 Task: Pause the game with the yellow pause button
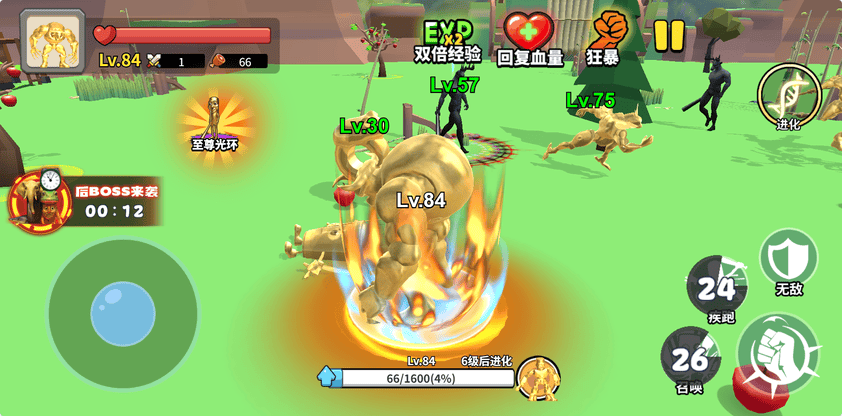[669, 35]
